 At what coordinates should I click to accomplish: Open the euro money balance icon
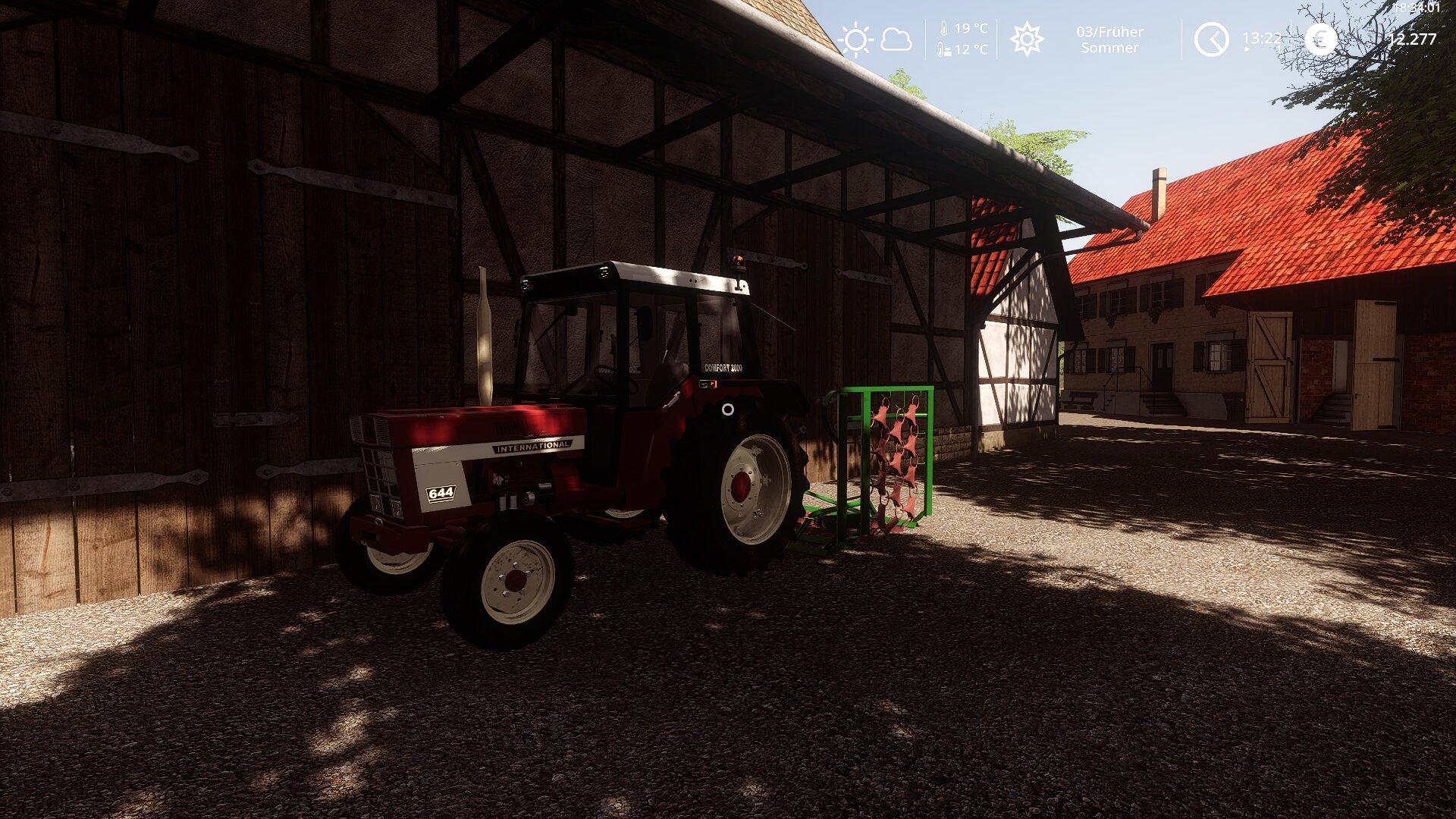(1320, 39)
